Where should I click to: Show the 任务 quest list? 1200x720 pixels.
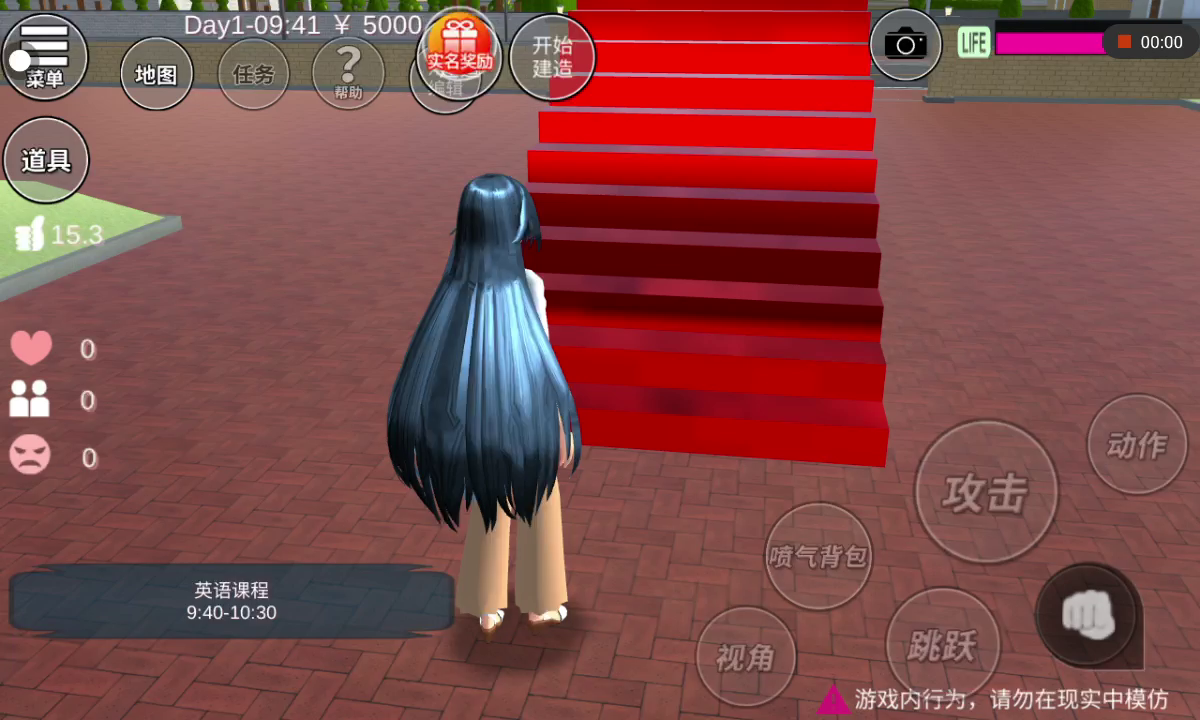pyautogui.click(x=253, y=74)
